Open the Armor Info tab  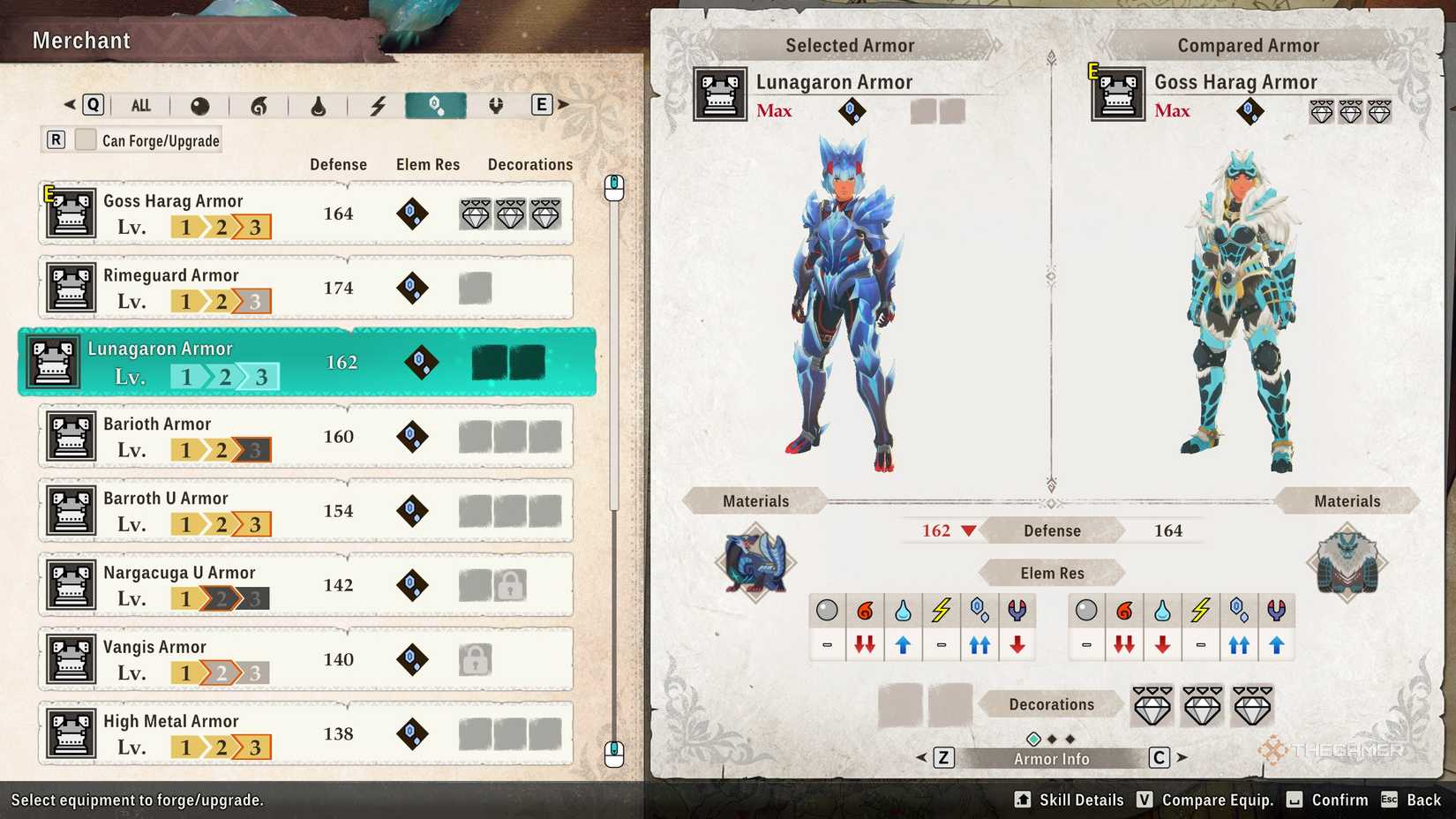tap(1051, 757)
